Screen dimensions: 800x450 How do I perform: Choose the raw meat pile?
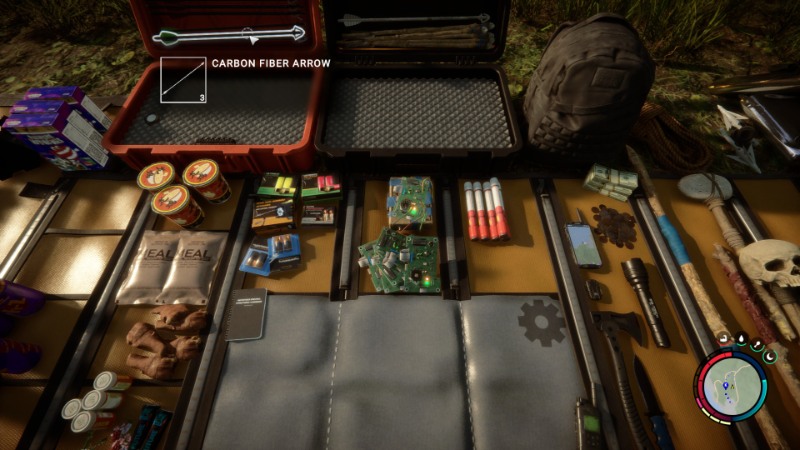pos(165,339)
